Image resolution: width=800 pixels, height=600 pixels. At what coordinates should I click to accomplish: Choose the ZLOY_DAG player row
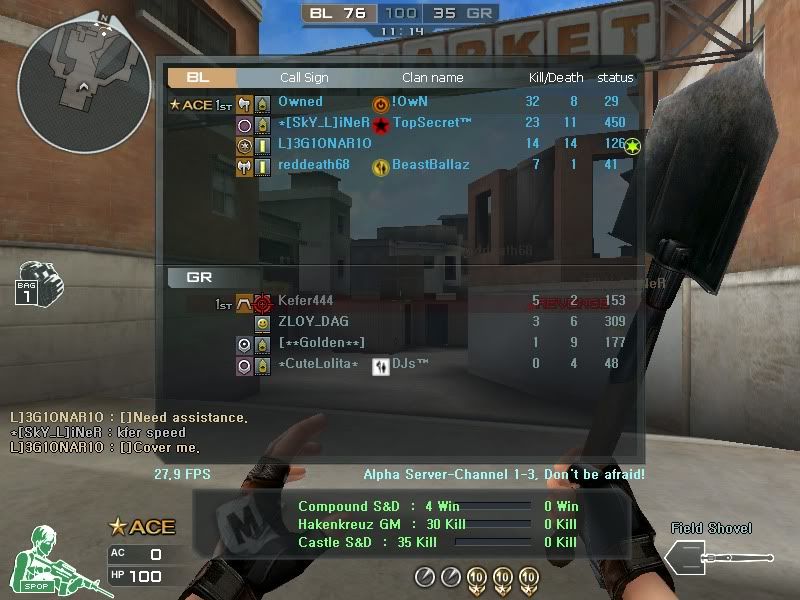313,322
